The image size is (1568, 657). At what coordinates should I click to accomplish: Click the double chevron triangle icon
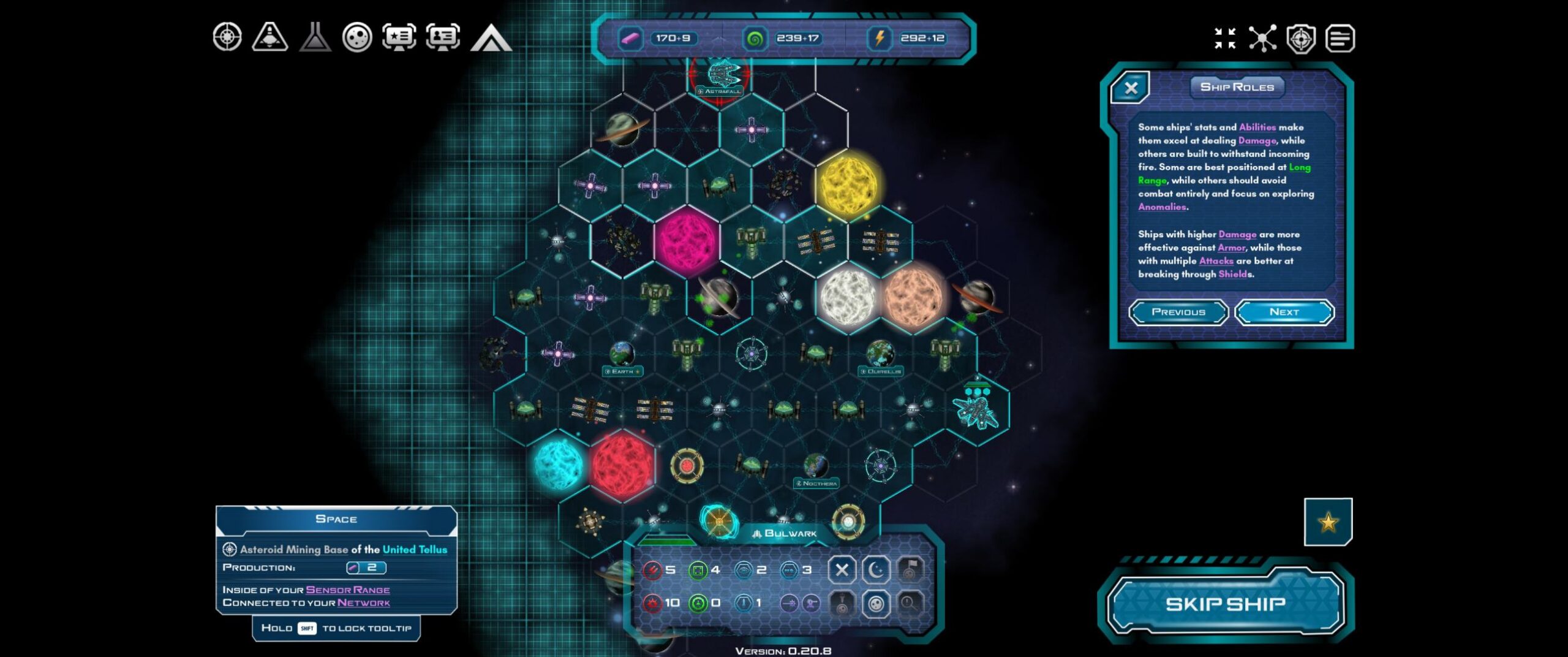coord(491,38)
